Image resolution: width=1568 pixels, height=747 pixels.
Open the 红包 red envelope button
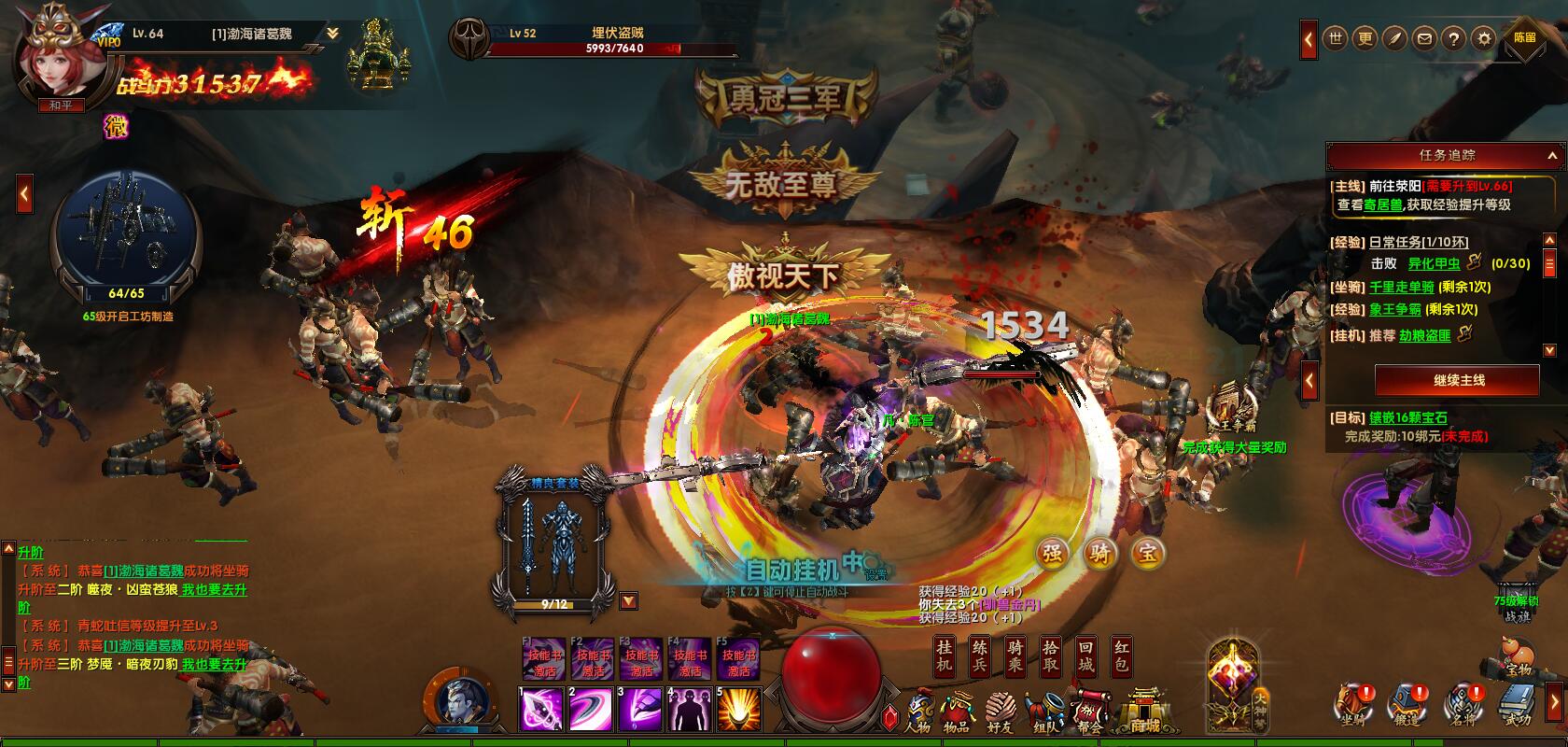tap(1121, 656)
